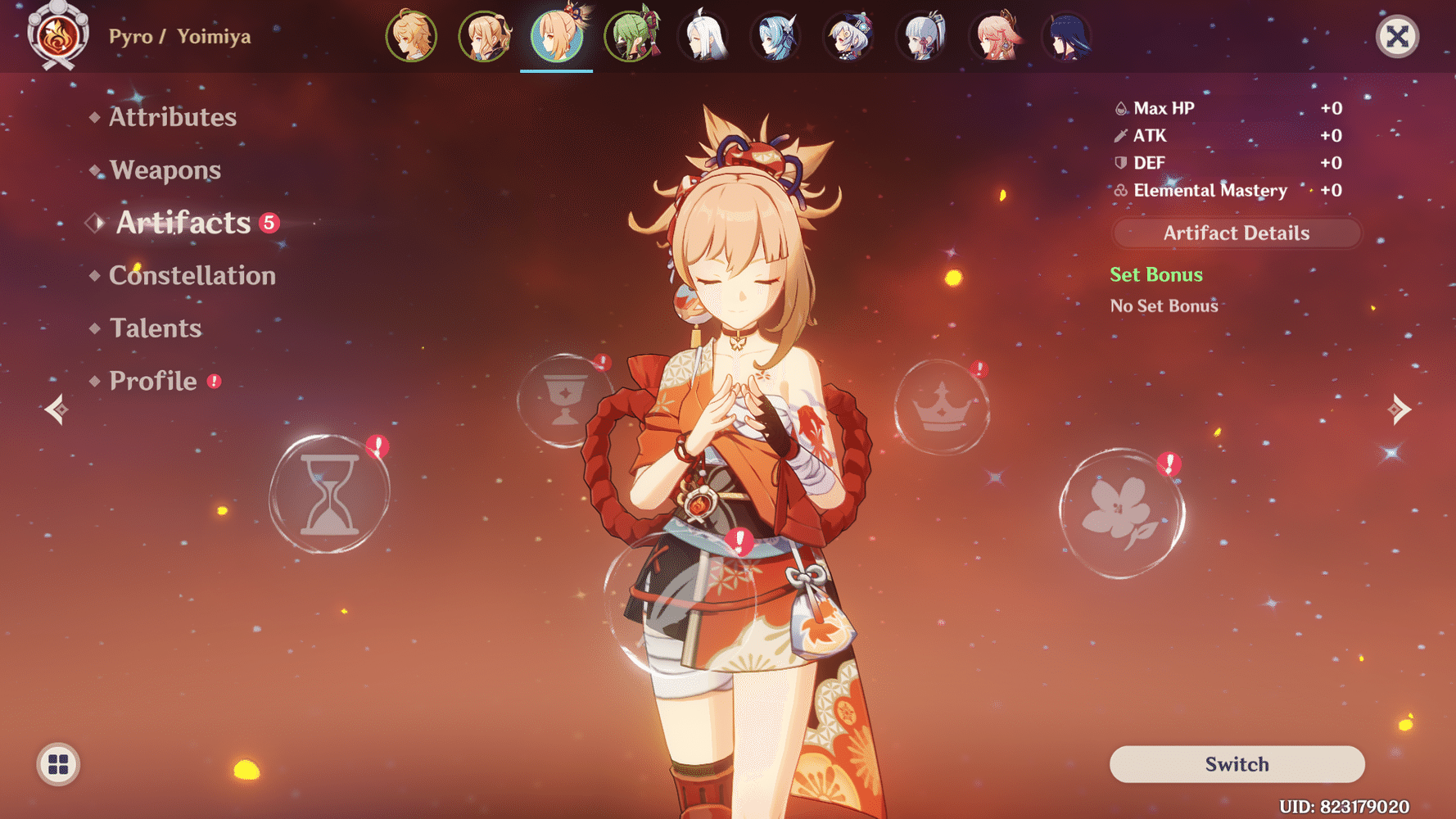Open Artifact Details
Viewport: 1456px width, 819px height.
1236,233
